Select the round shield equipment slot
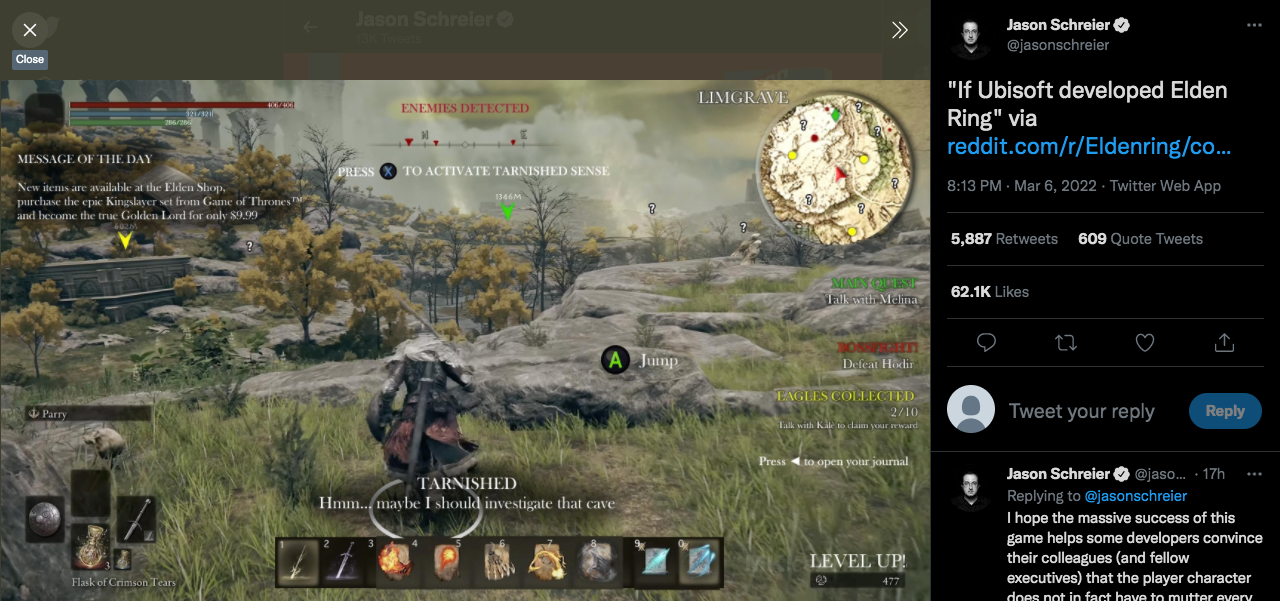The height and width of the screenshot is (601, 1280). 45,516
